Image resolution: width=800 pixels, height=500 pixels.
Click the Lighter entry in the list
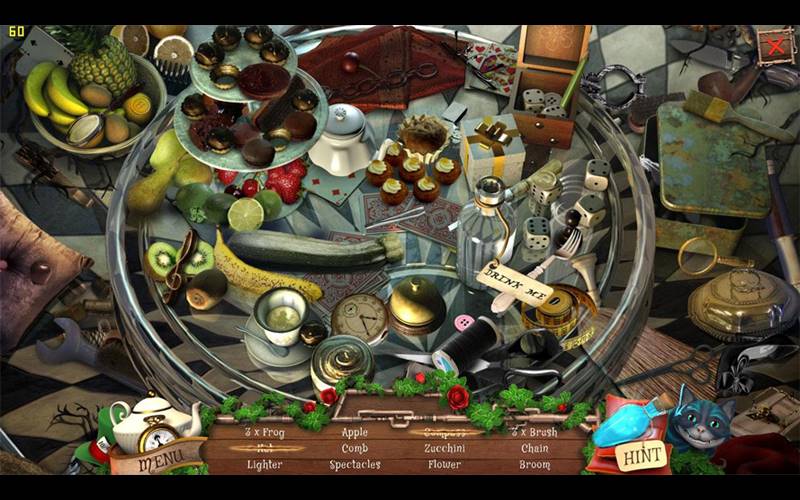[264, 465]
